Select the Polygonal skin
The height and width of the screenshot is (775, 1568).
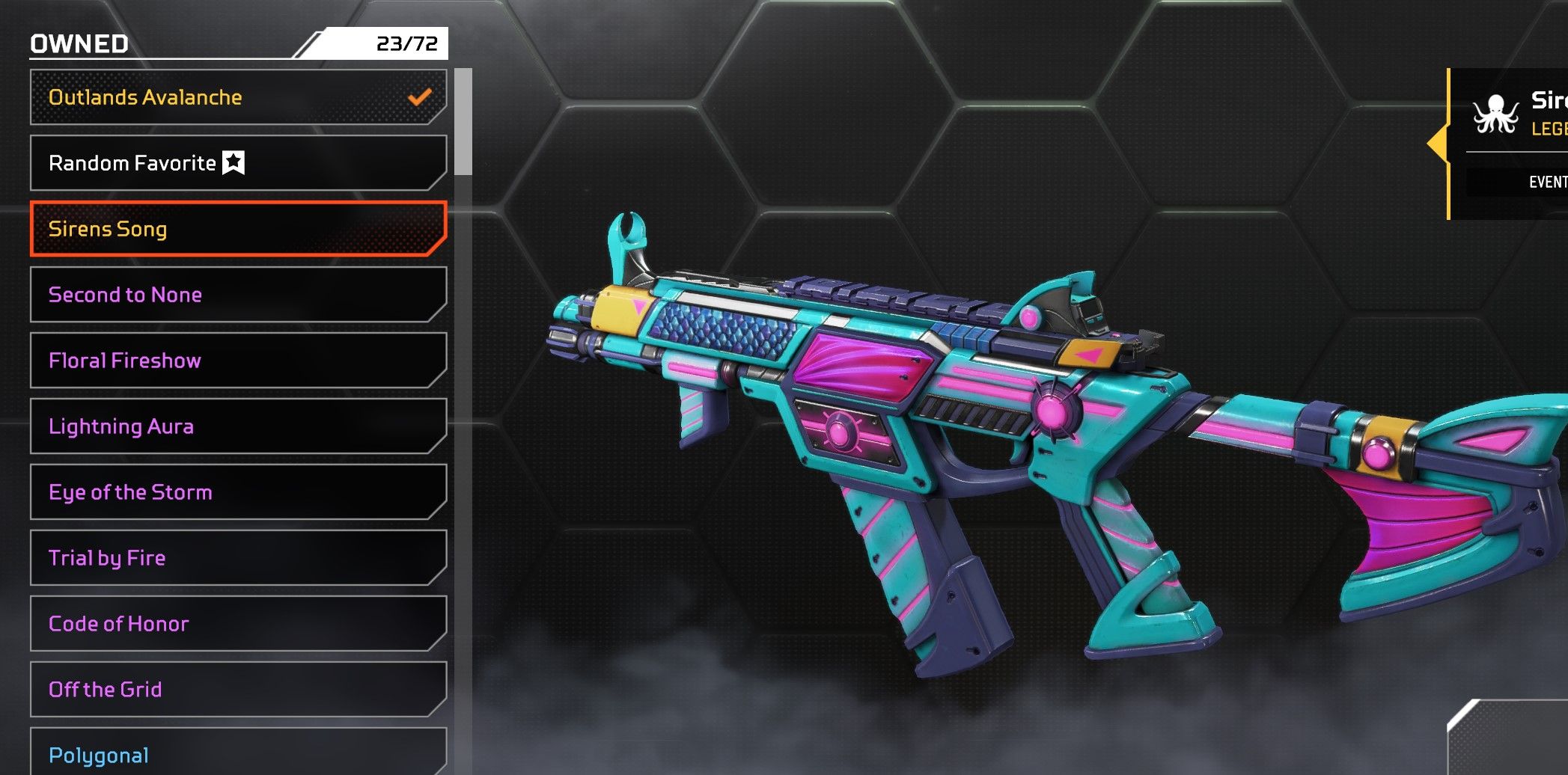point(238,753)
